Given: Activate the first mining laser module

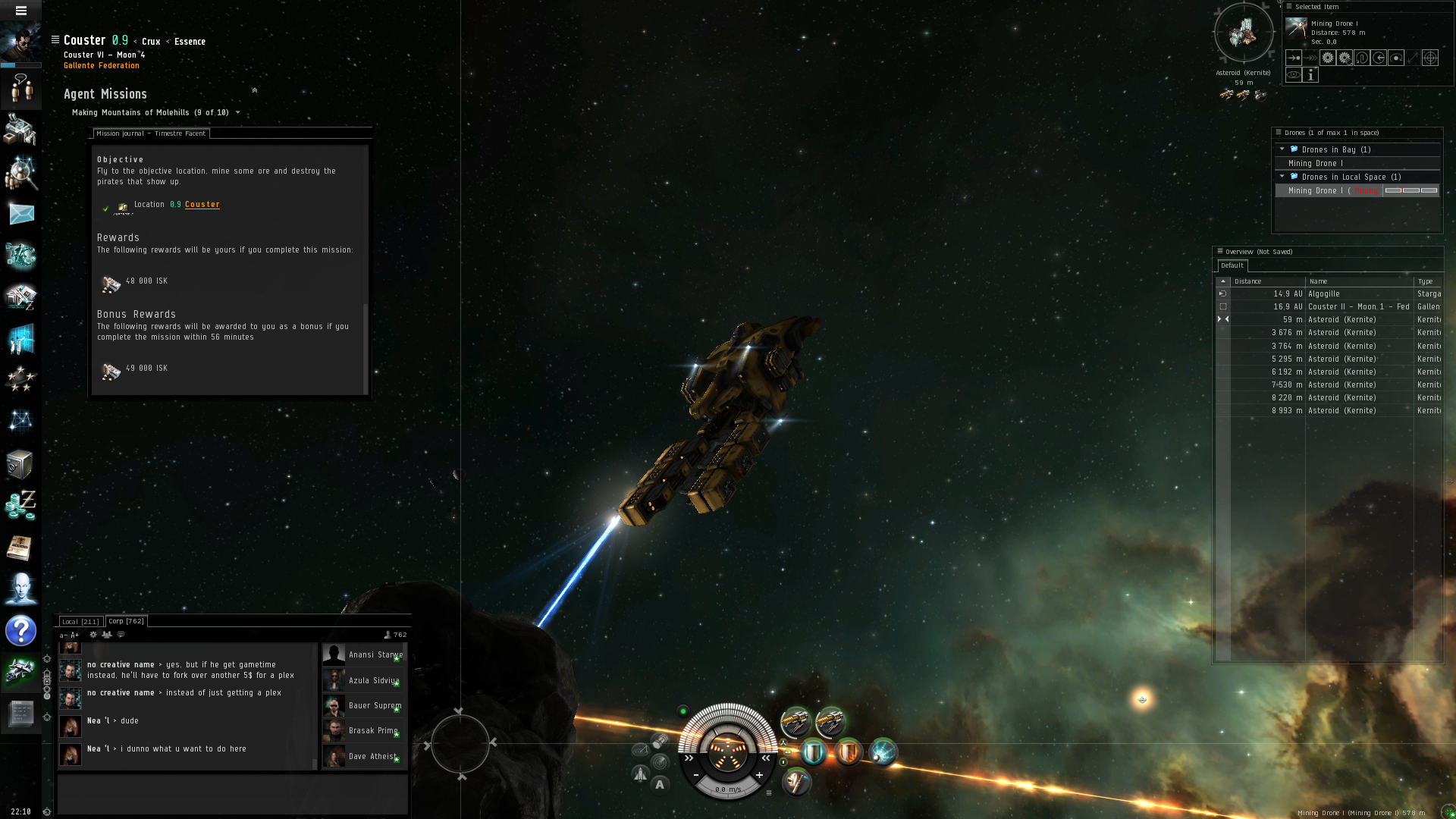Looking at the screenshot, I should point(795,721).
